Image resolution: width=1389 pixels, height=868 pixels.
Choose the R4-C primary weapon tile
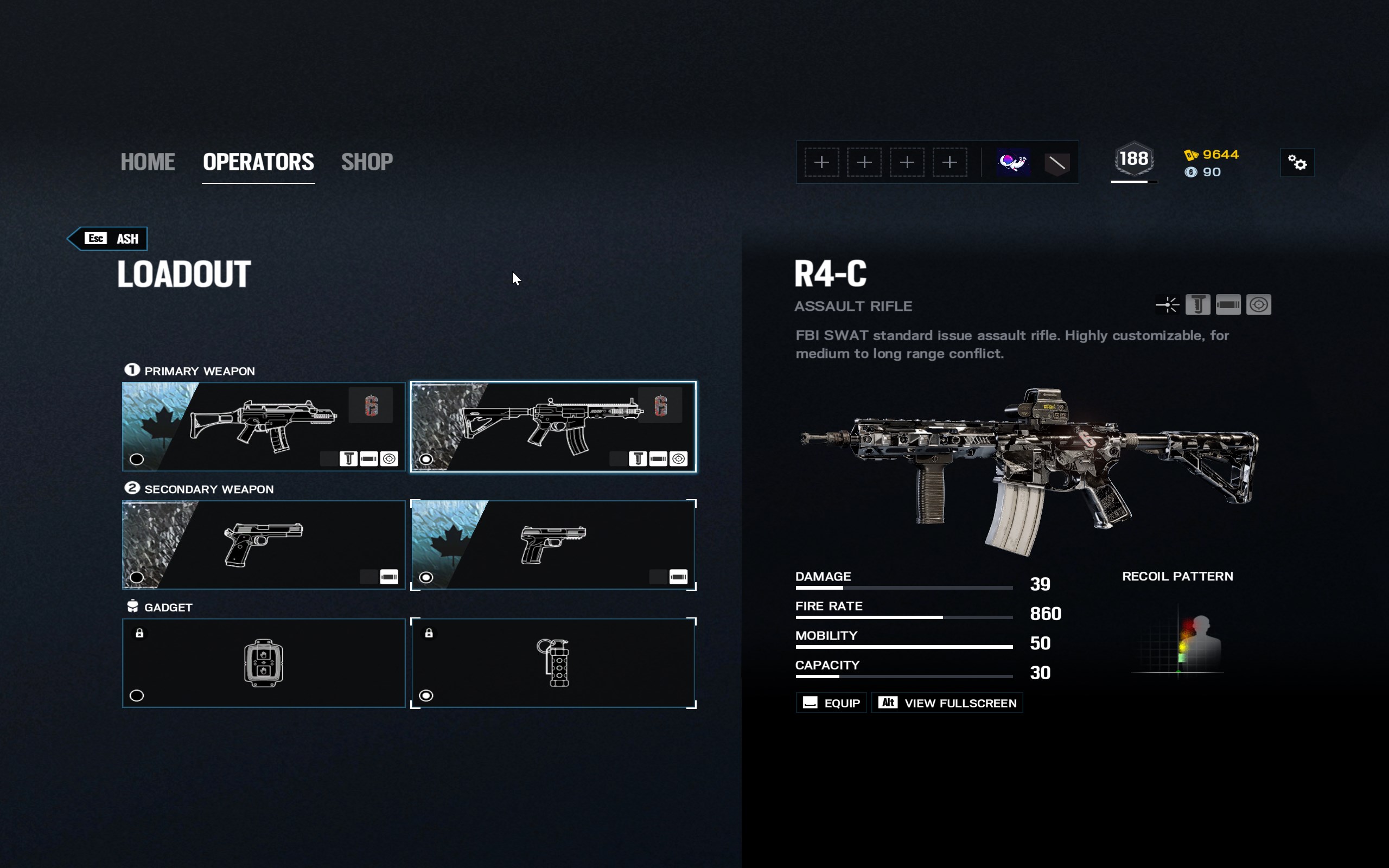[553, 426]
